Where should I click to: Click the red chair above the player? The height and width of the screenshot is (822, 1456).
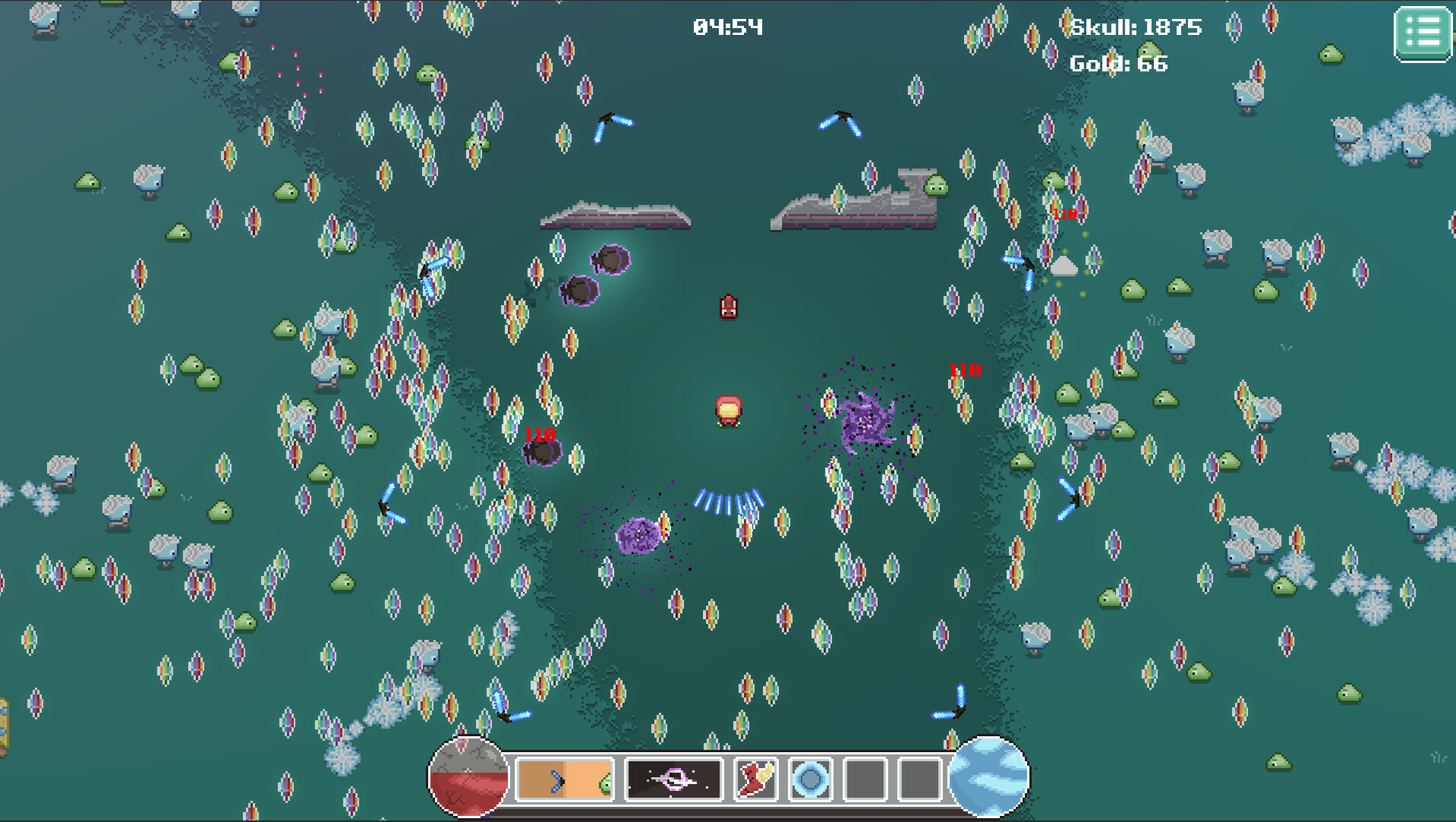point(728,307)
